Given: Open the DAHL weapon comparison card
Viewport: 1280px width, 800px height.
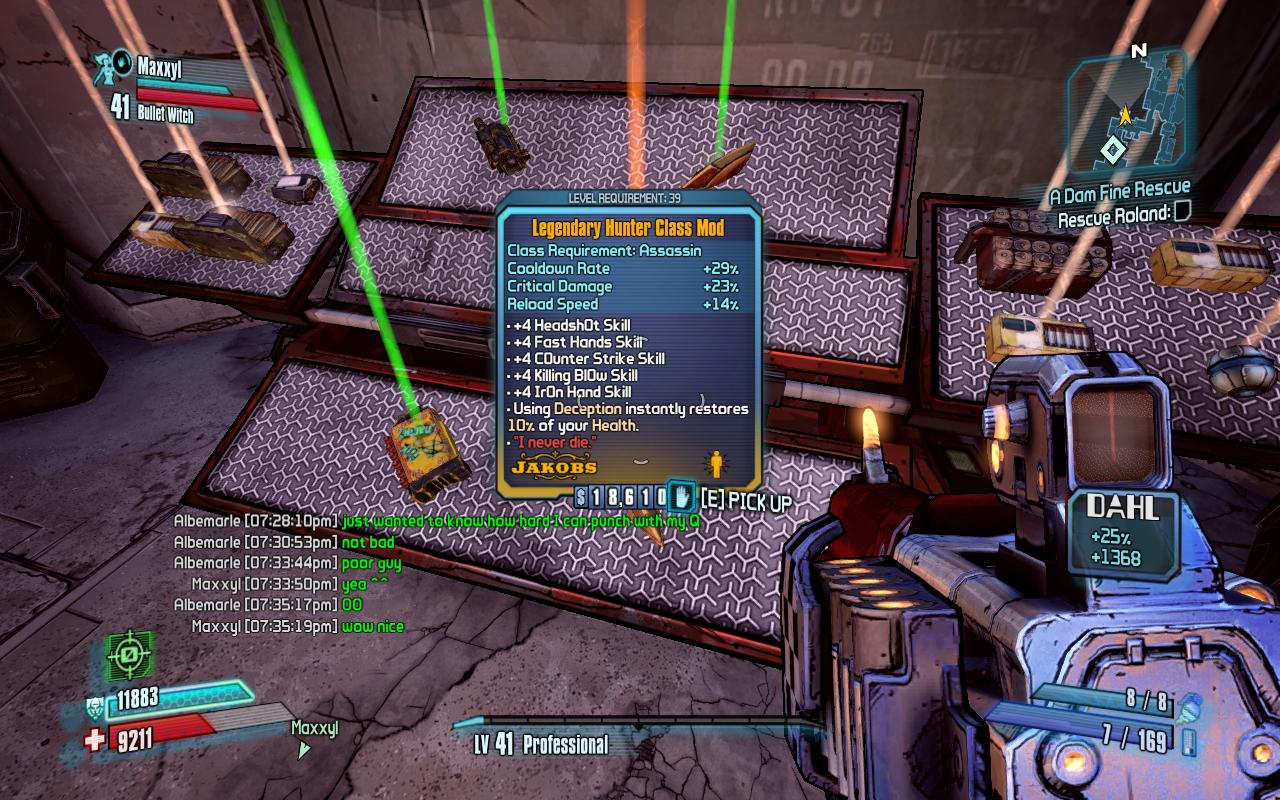Looking at the screenshot, I should [x=1123, y=534].
